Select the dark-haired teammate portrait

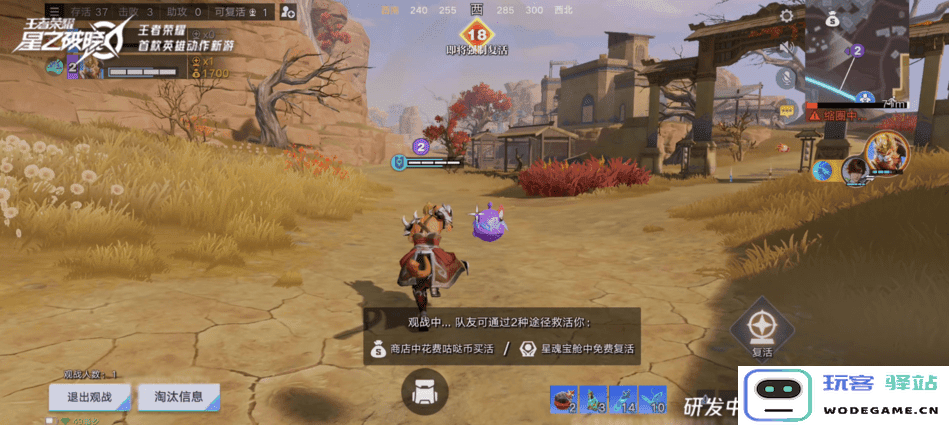click(x=854, y=171)
